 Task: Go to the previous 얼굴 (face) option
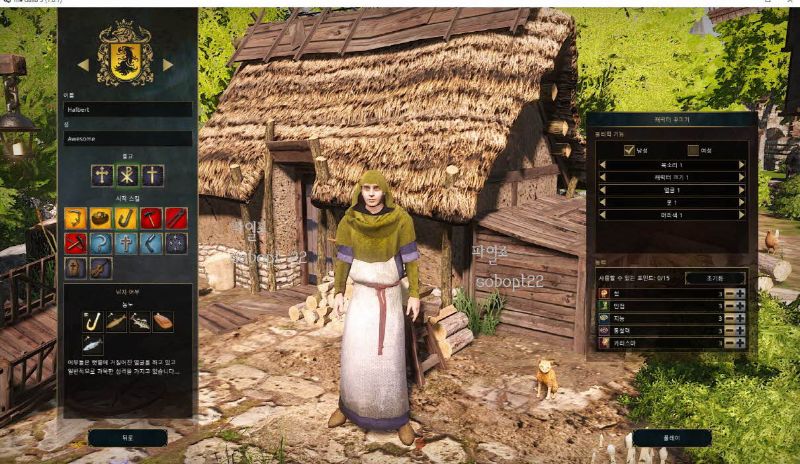[601, 189]
